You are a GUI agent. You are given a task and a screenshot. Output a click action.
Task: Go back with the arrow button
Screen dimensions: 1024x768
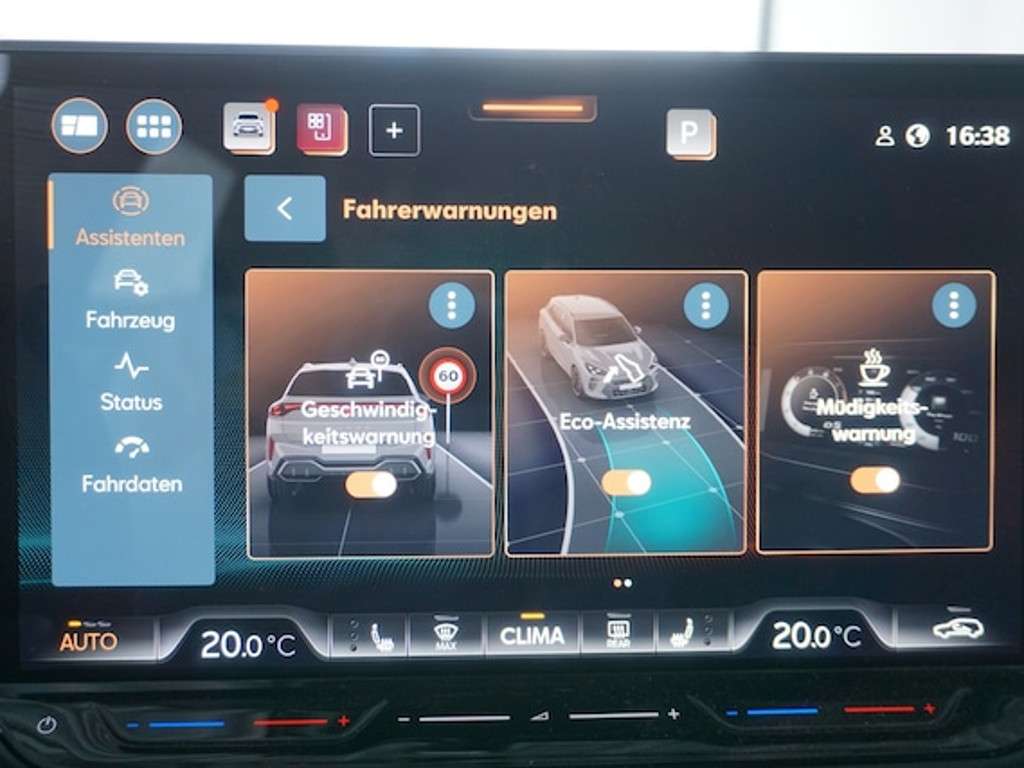(285, 209)
